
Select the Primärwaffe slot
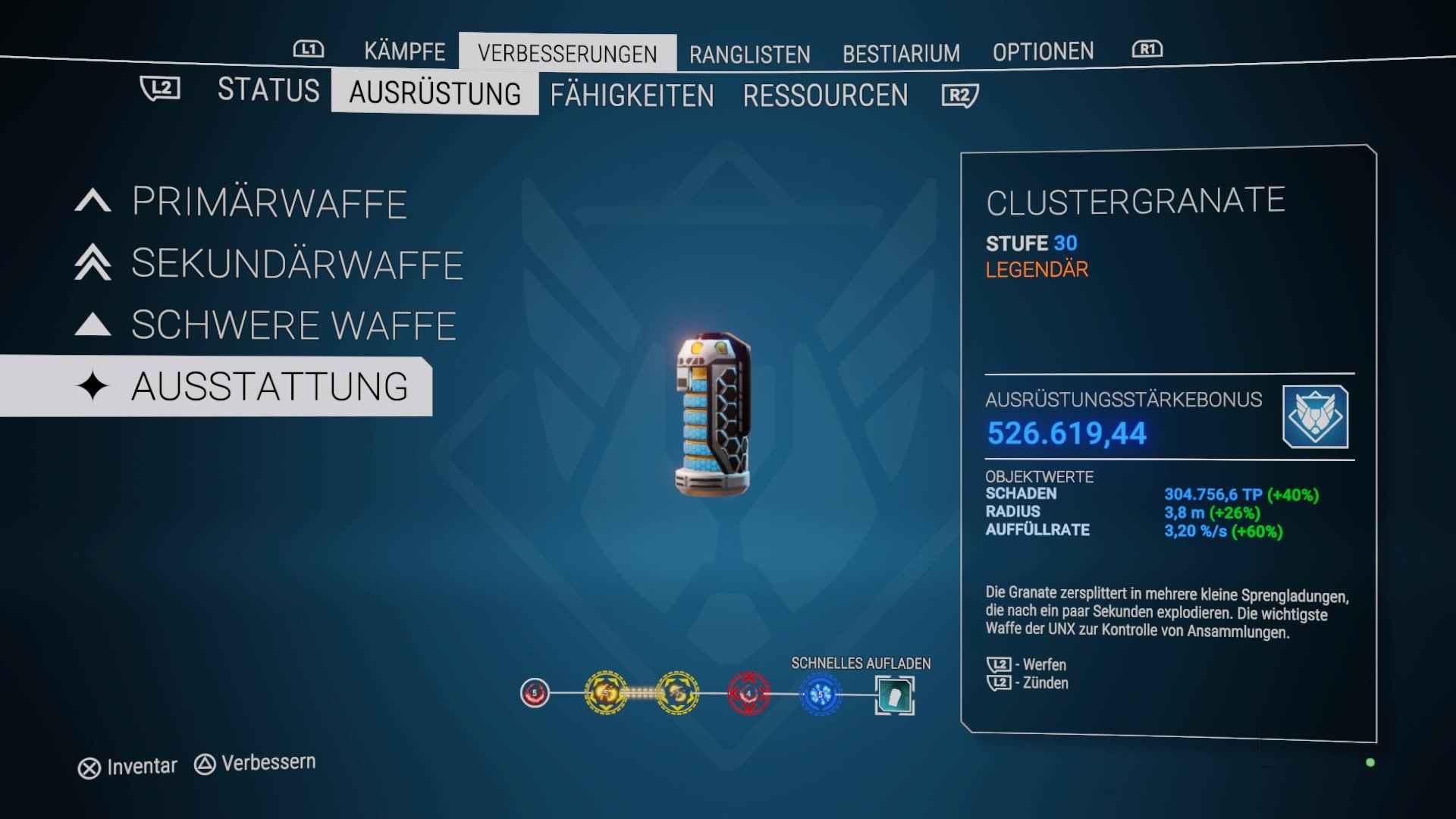pyautogui.click(x=269, y=202)
